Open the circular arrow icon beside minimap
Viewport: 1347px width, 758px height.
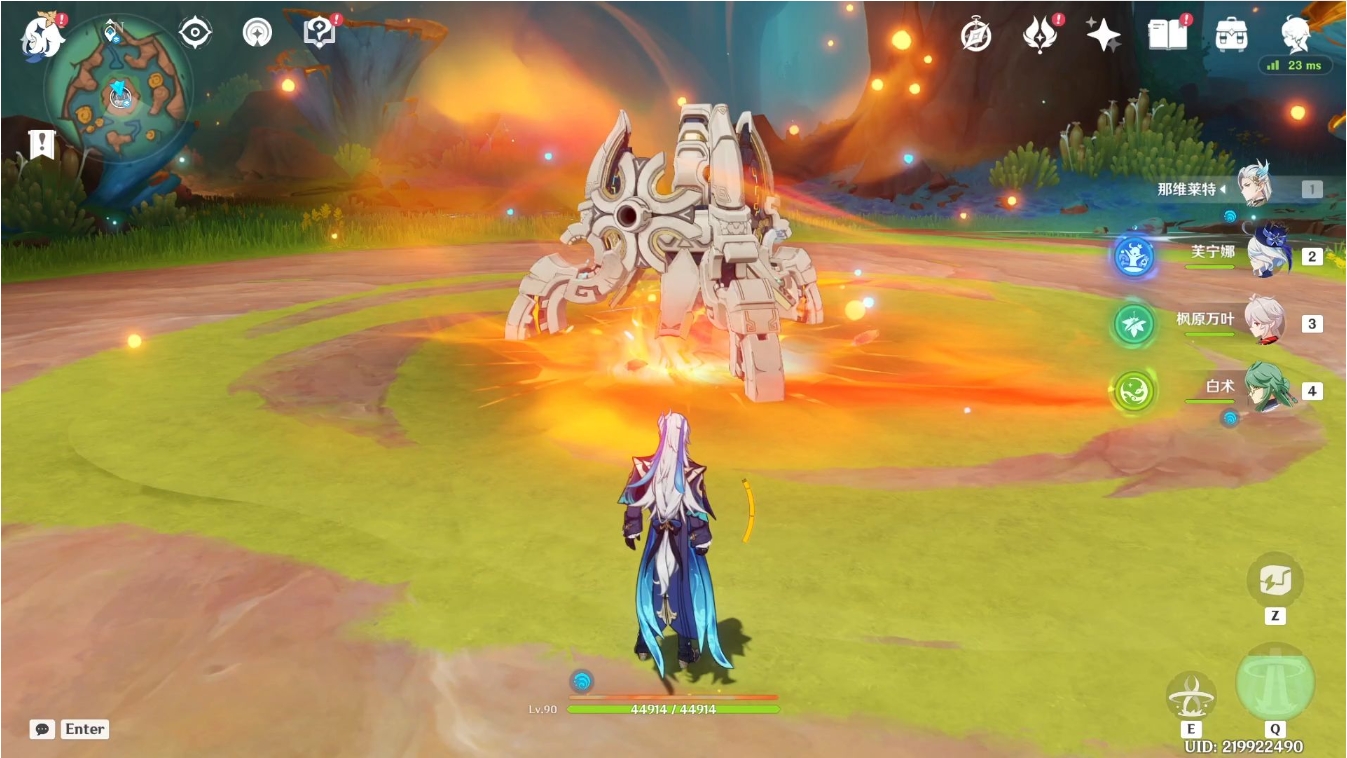[x=257, y=33]
